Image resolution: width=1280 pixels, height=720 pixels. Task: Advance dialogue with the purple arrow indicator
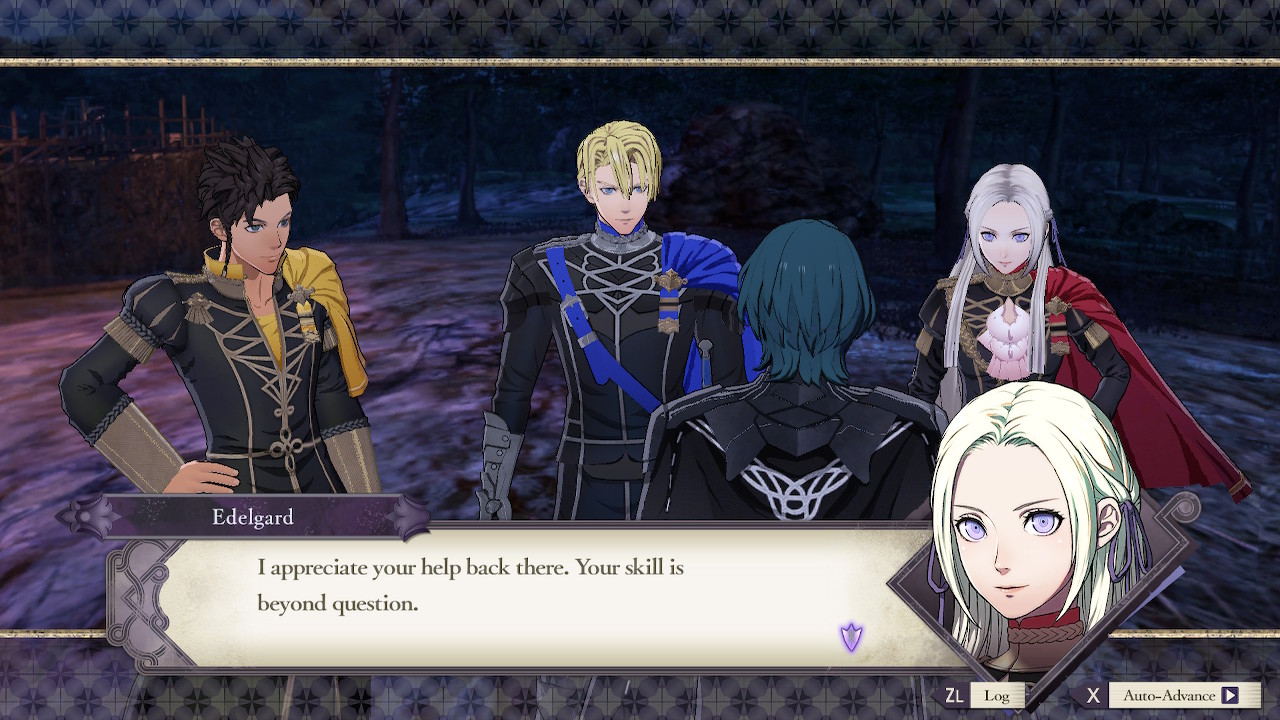click(851, 636)
